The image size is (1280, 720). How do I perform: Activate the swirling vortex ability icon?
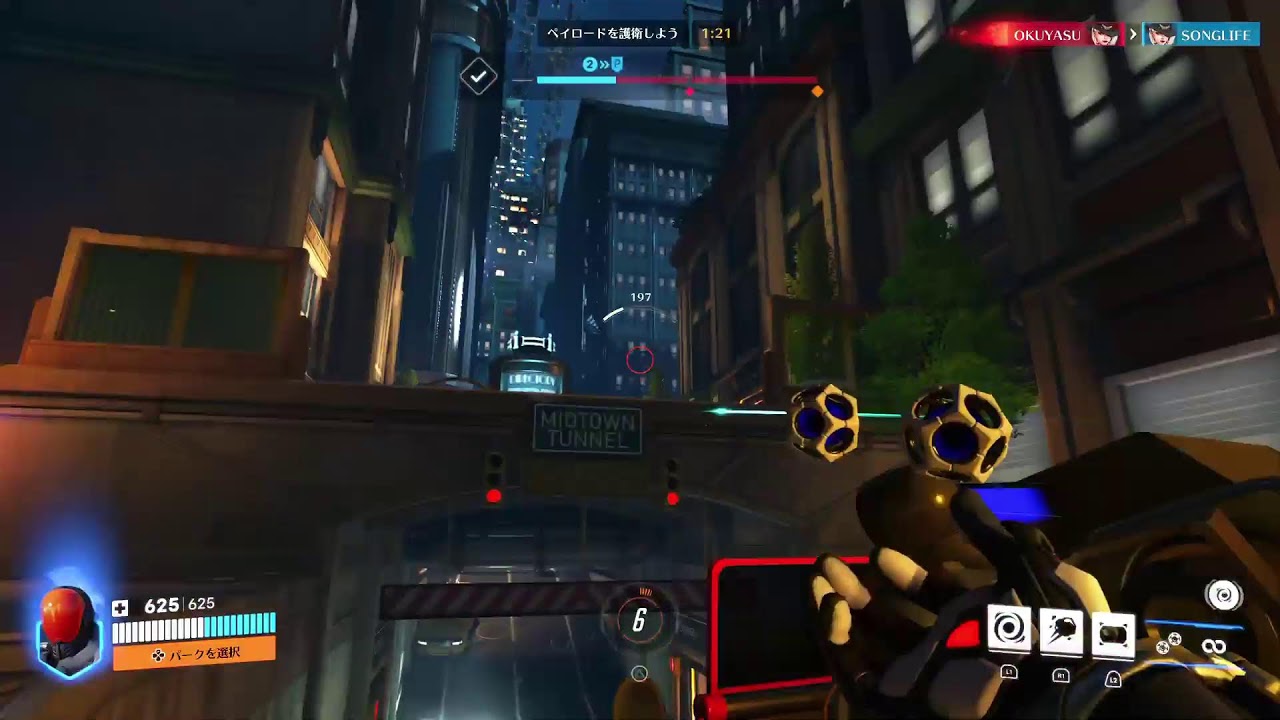coord(1009,629)
